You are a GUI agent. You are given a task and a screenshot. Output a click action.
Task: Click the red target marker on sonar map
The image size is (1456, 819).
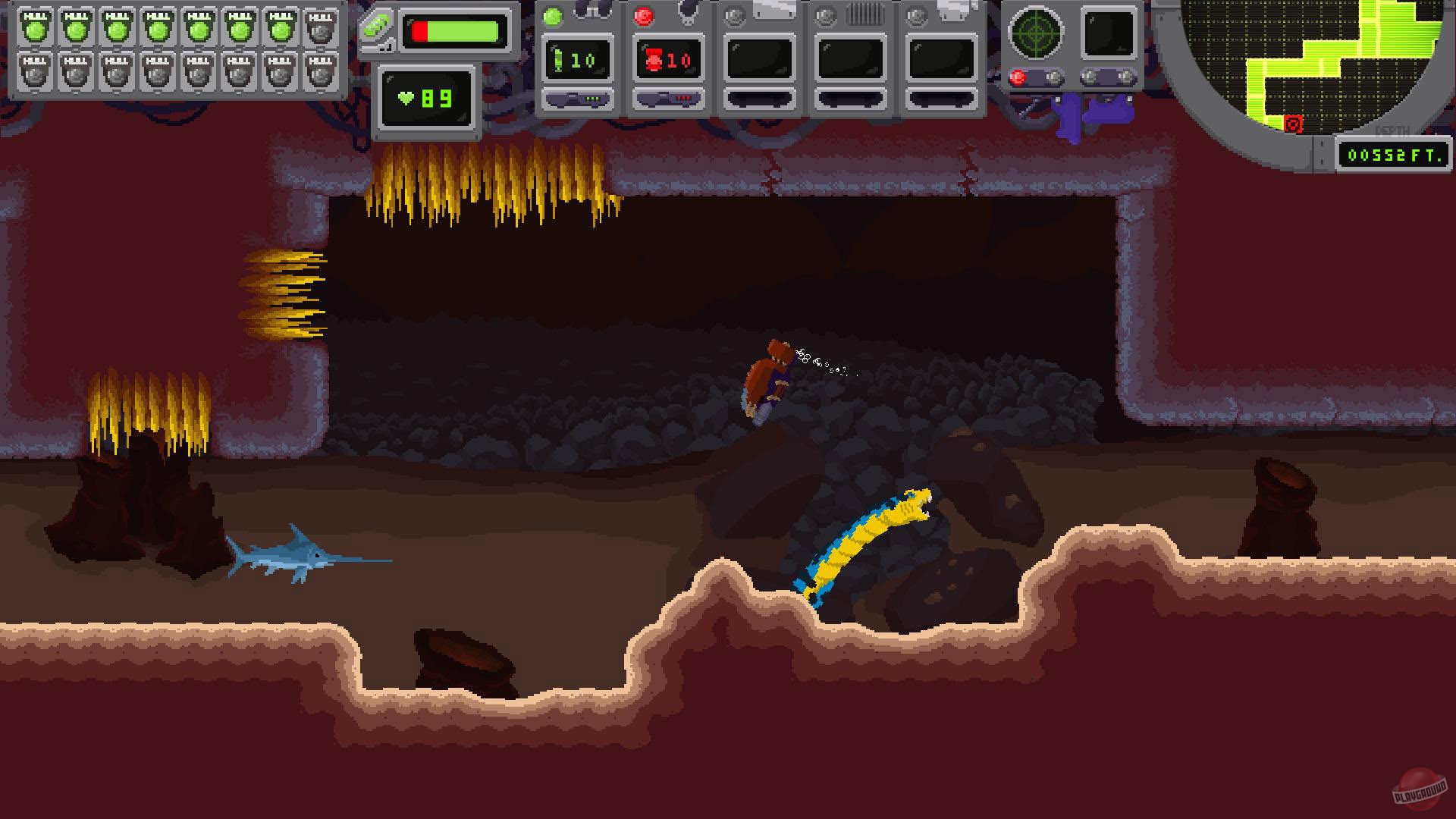pyautogui.click(x=1292, y=124)
